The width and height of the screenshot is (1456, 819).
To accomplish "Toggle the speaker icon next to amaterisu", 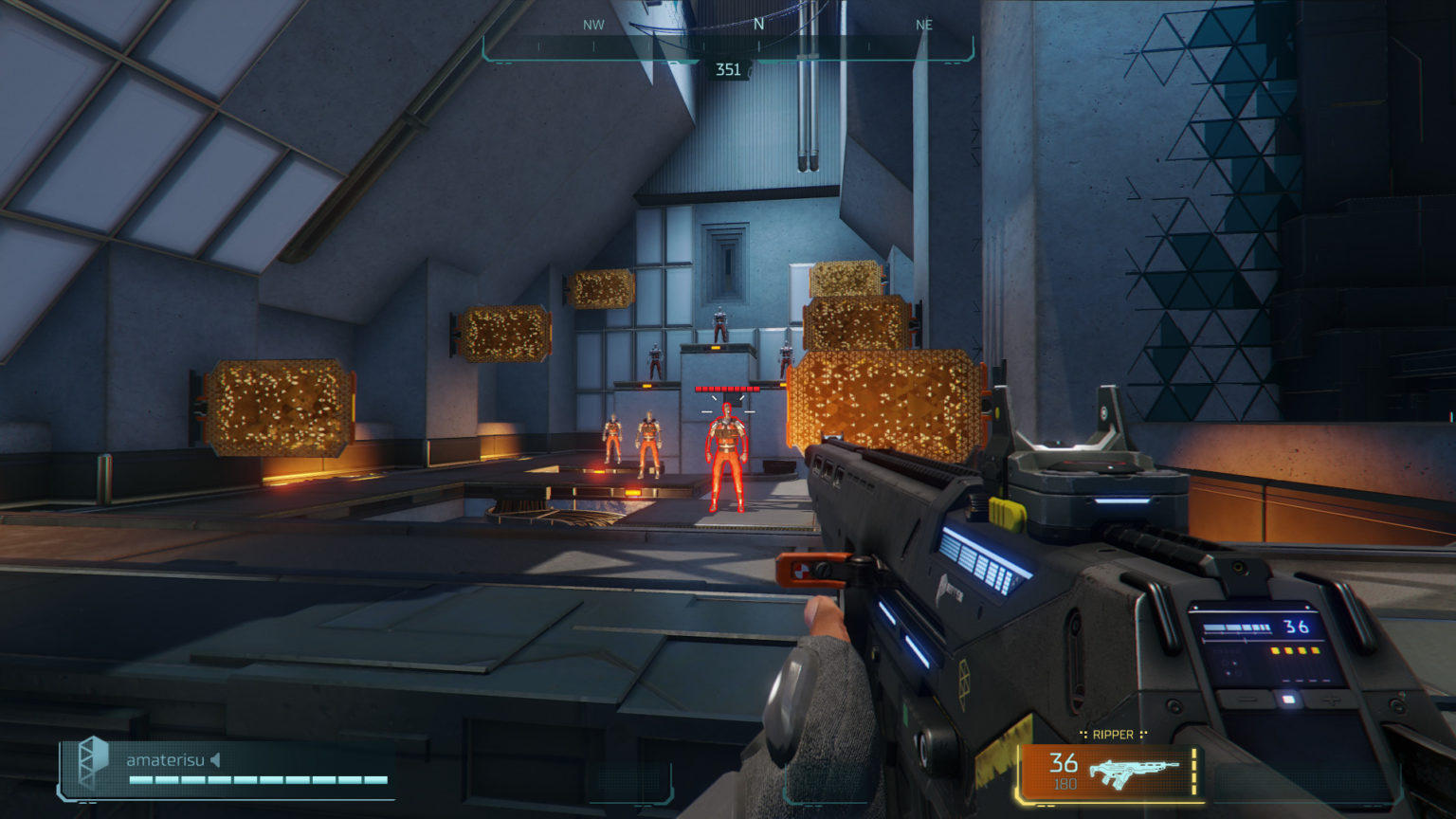I will point(215,759).
